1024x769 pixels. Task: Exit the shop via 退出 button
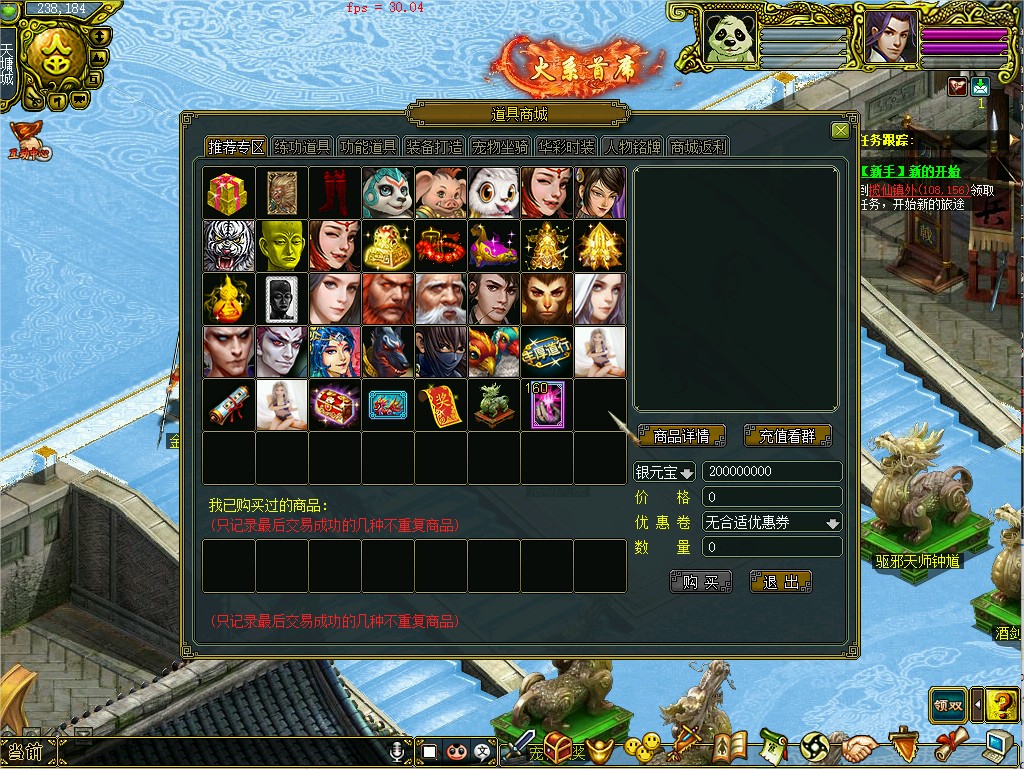click(x=781, y=582)
